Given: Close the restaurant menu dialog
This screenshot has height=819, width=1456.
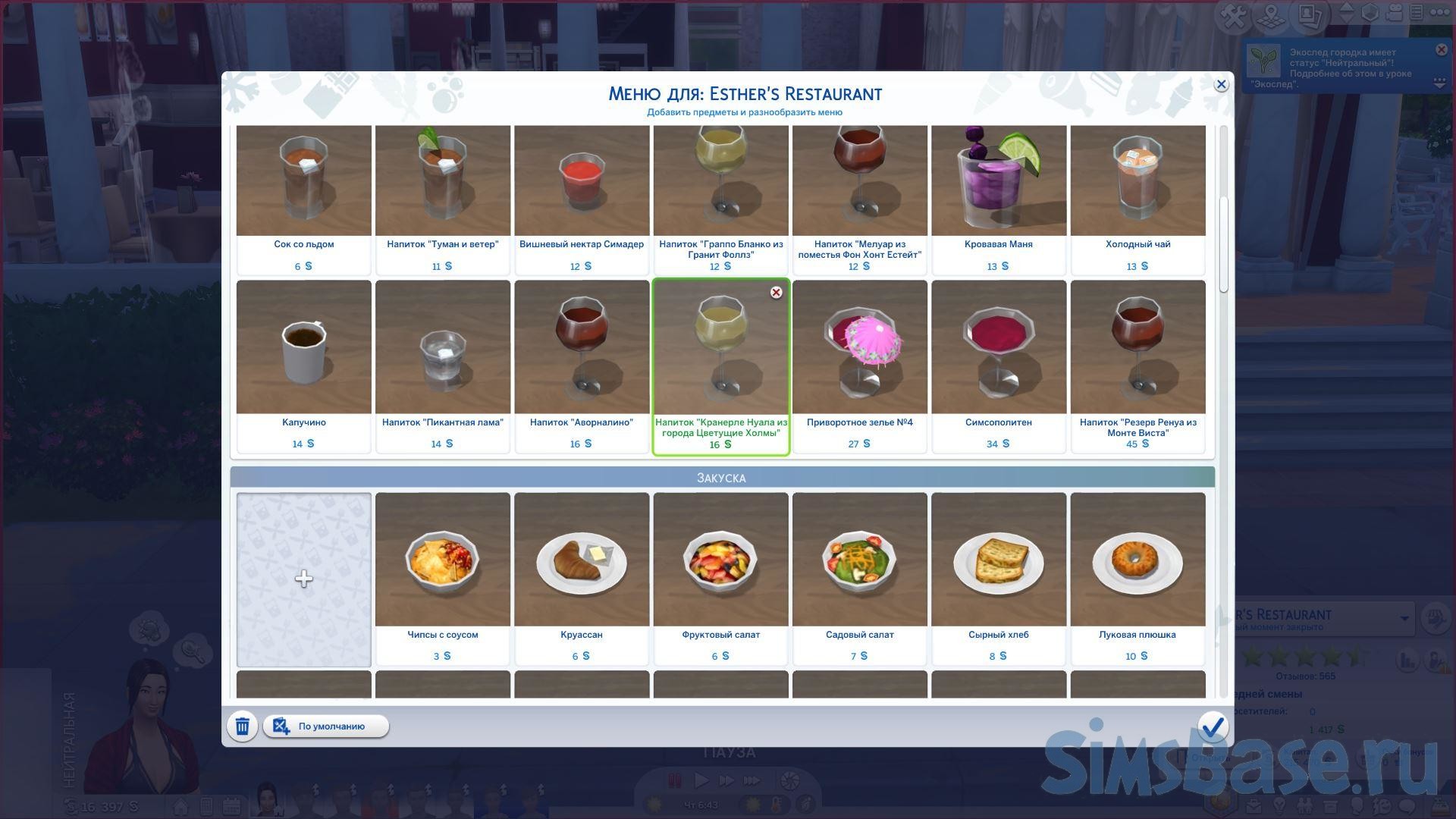Looking at the screenshot, I should point(1220,85).
